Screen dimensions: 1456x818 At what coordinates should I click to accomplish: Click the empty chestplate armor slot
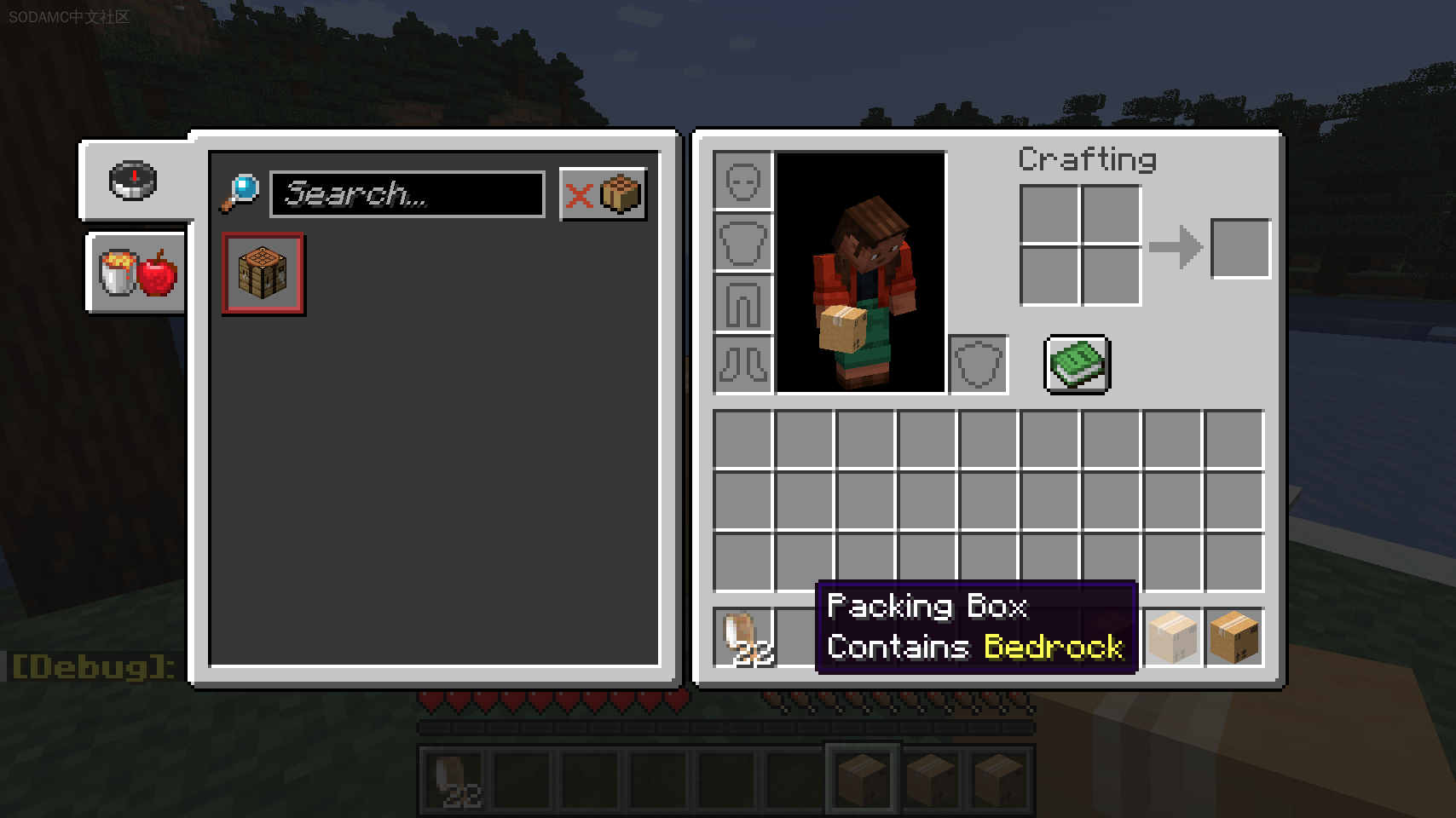742,242
